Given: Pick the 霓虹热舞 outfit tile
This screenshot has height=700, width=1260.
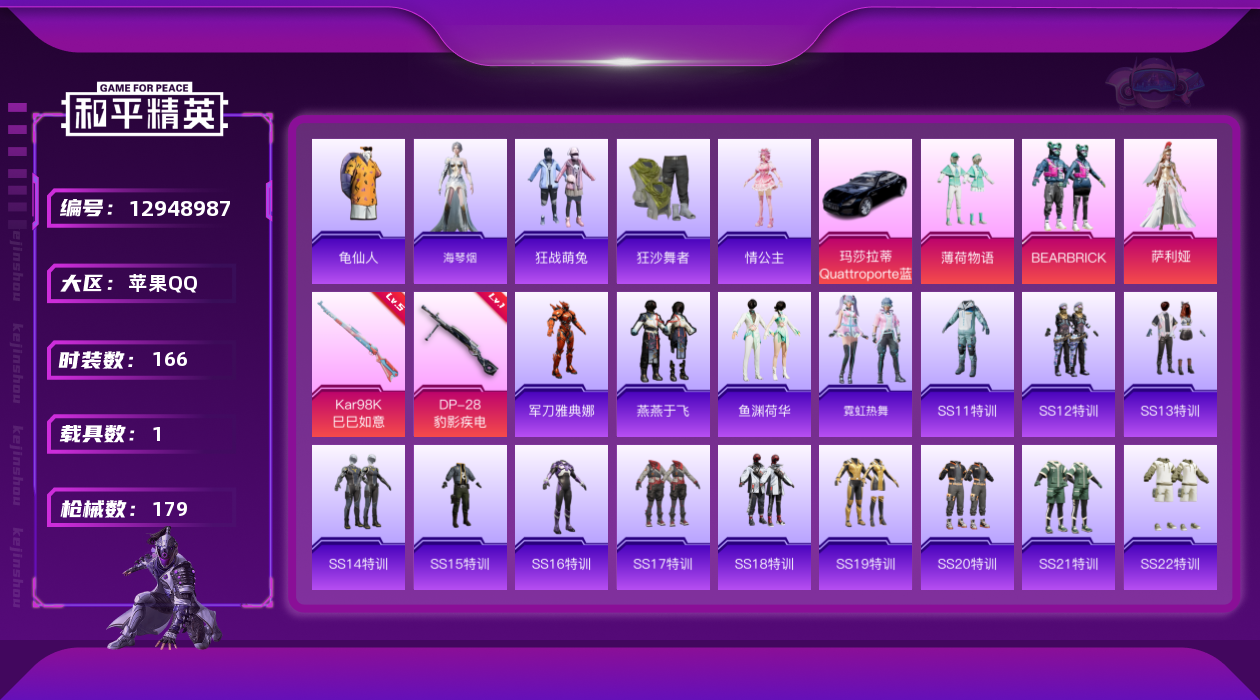Looking at the screenshot, I should [x=865, y=364].
